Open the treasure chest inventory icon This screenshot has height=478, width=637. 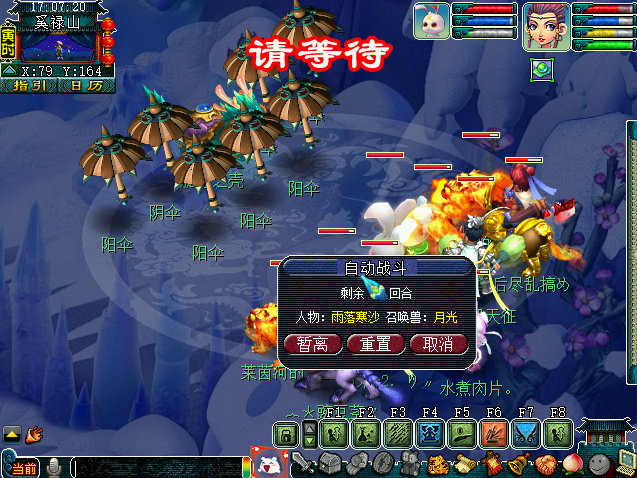(330, 464)
